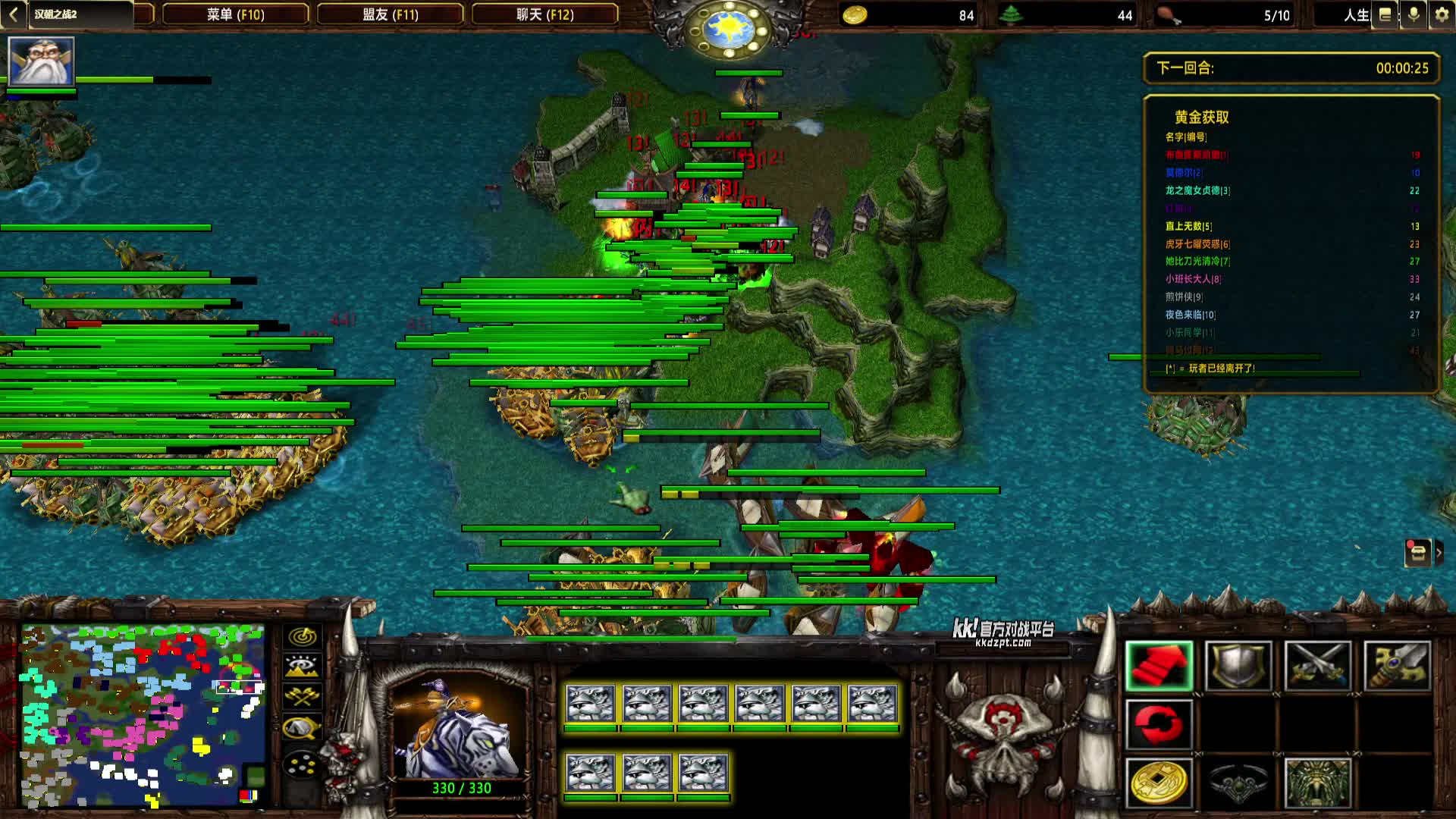The width and height of the screenshot is (1456, 819).
Task: Choose the crossed swords Attack command
Action: 1317,666
